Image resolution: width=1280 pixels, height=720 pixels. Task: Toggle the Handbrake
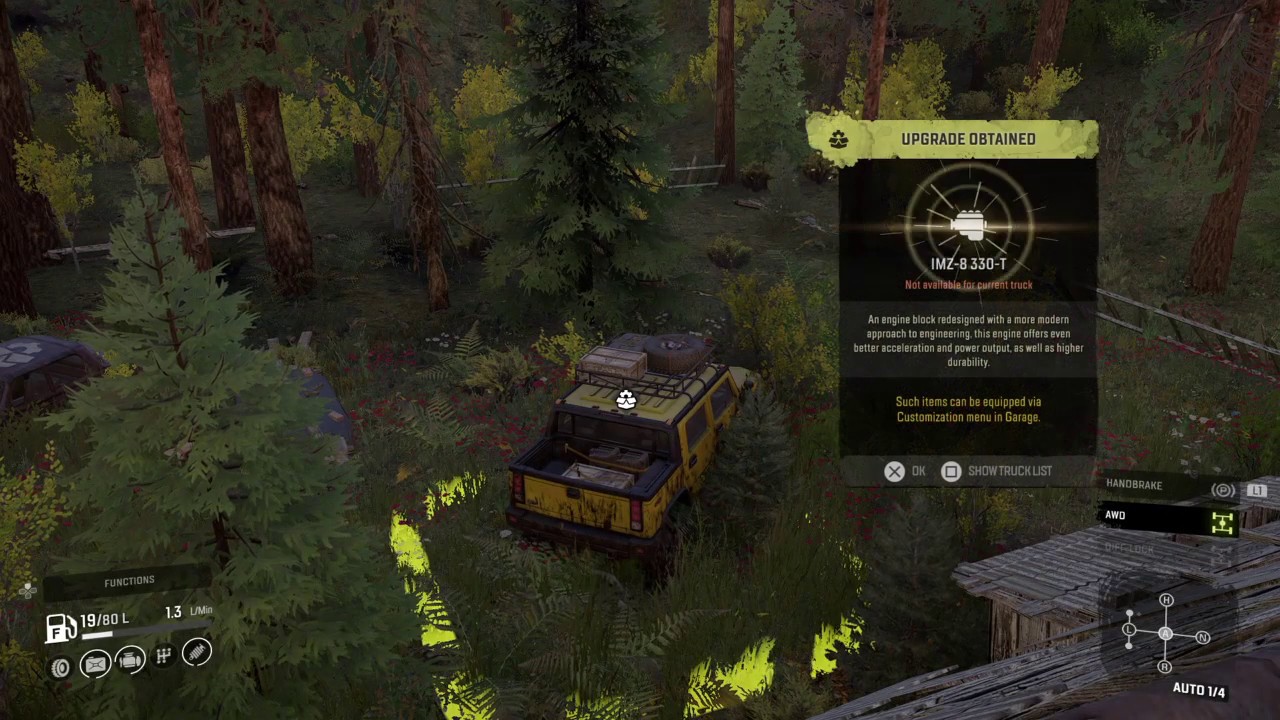[1170, 486]
